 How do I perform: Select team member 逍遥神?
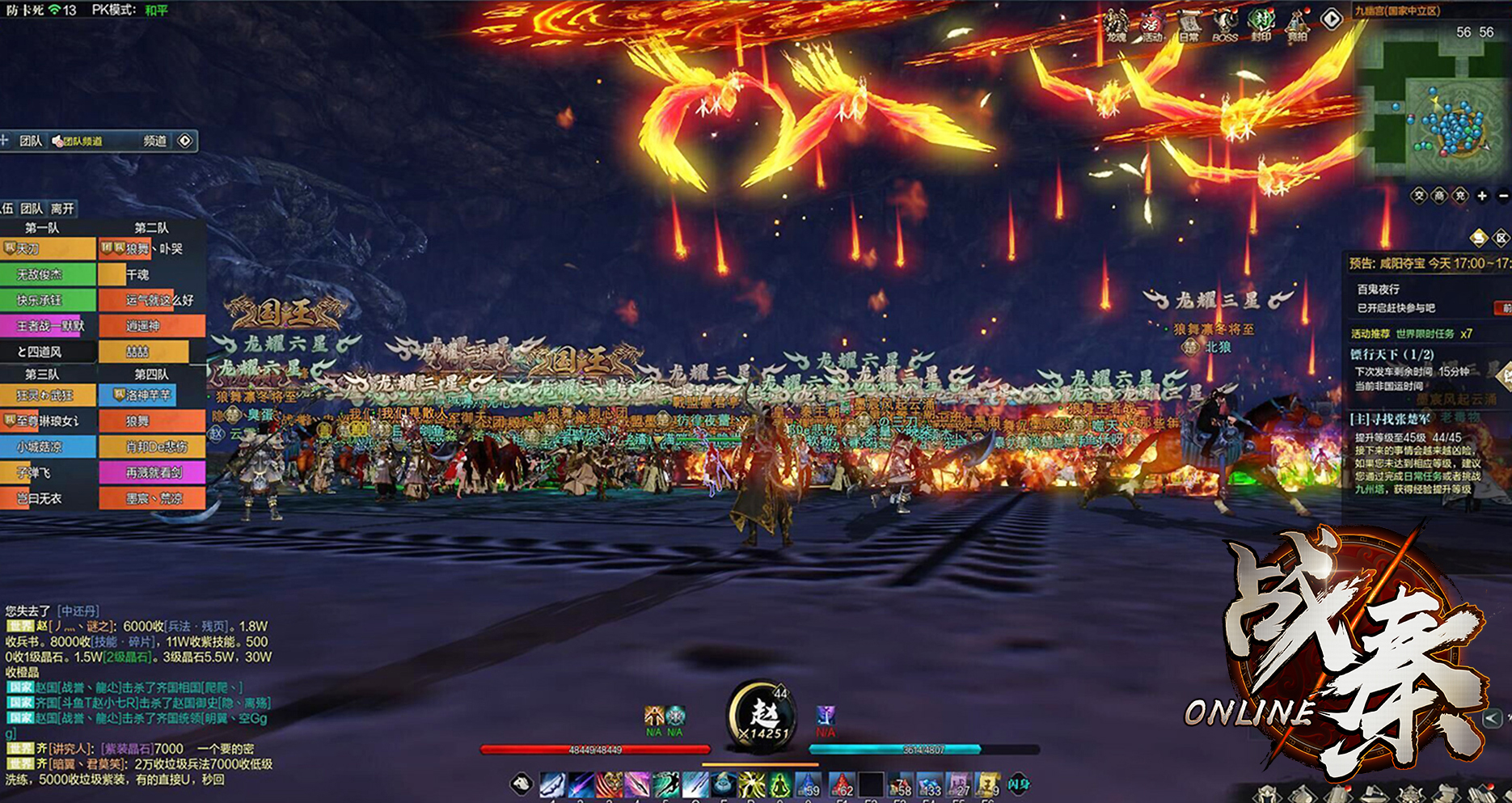(151, 326)
